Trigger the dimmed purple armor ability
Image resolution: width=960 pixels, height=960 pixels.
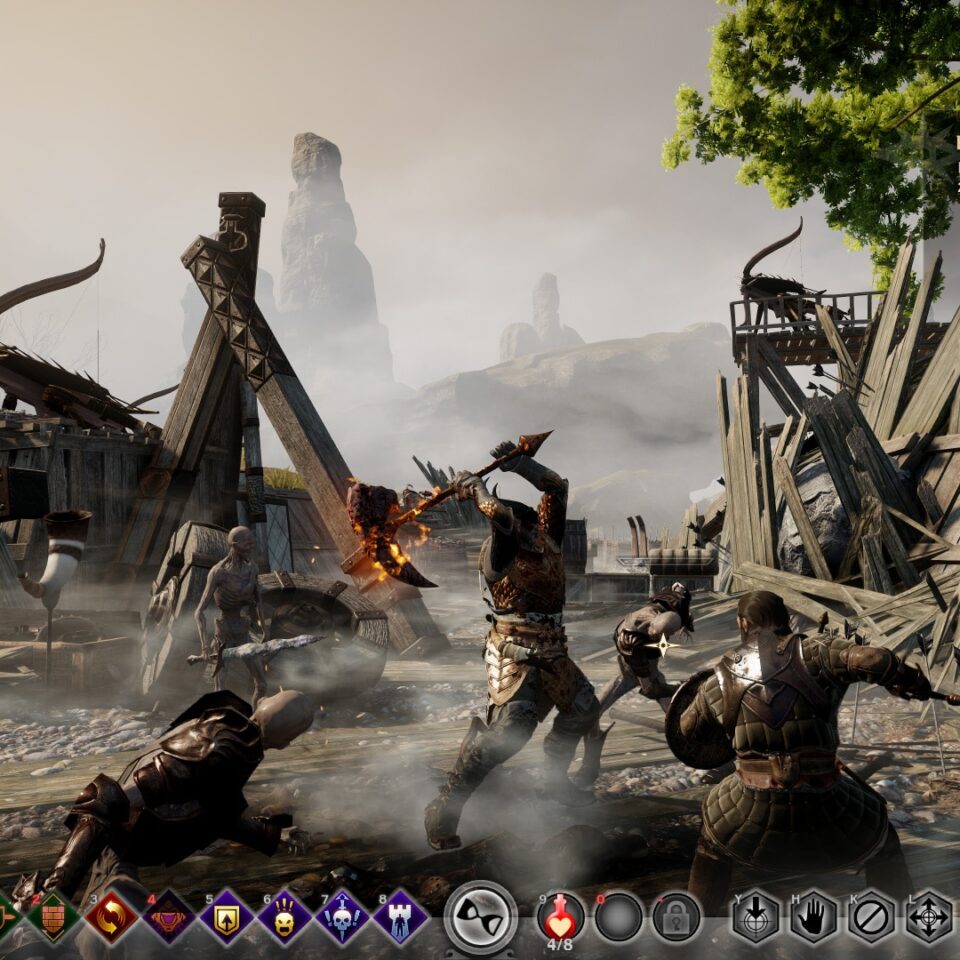[169, 916]
